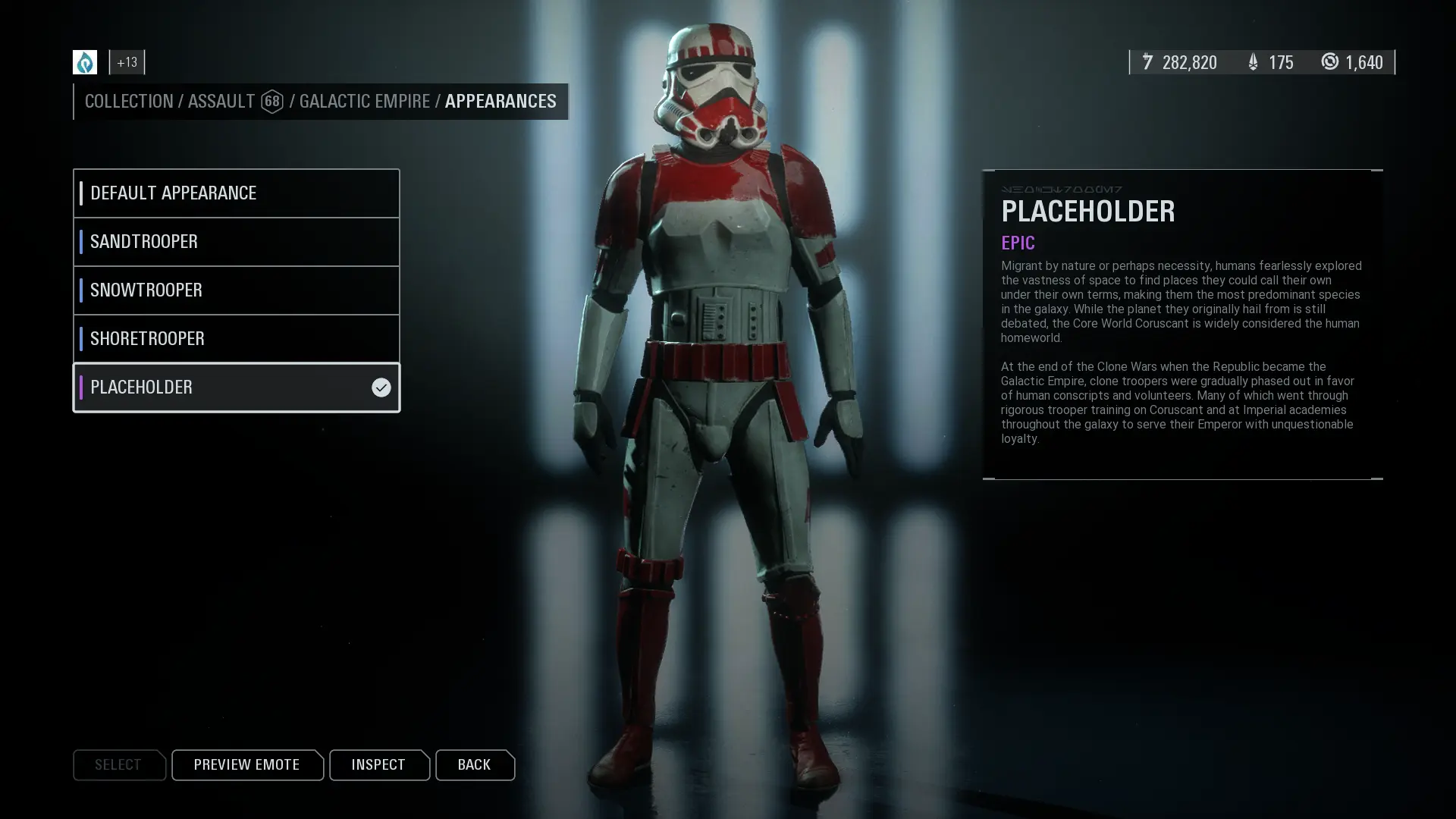Navigate to Galactic Empire breadcrumb

364,102
